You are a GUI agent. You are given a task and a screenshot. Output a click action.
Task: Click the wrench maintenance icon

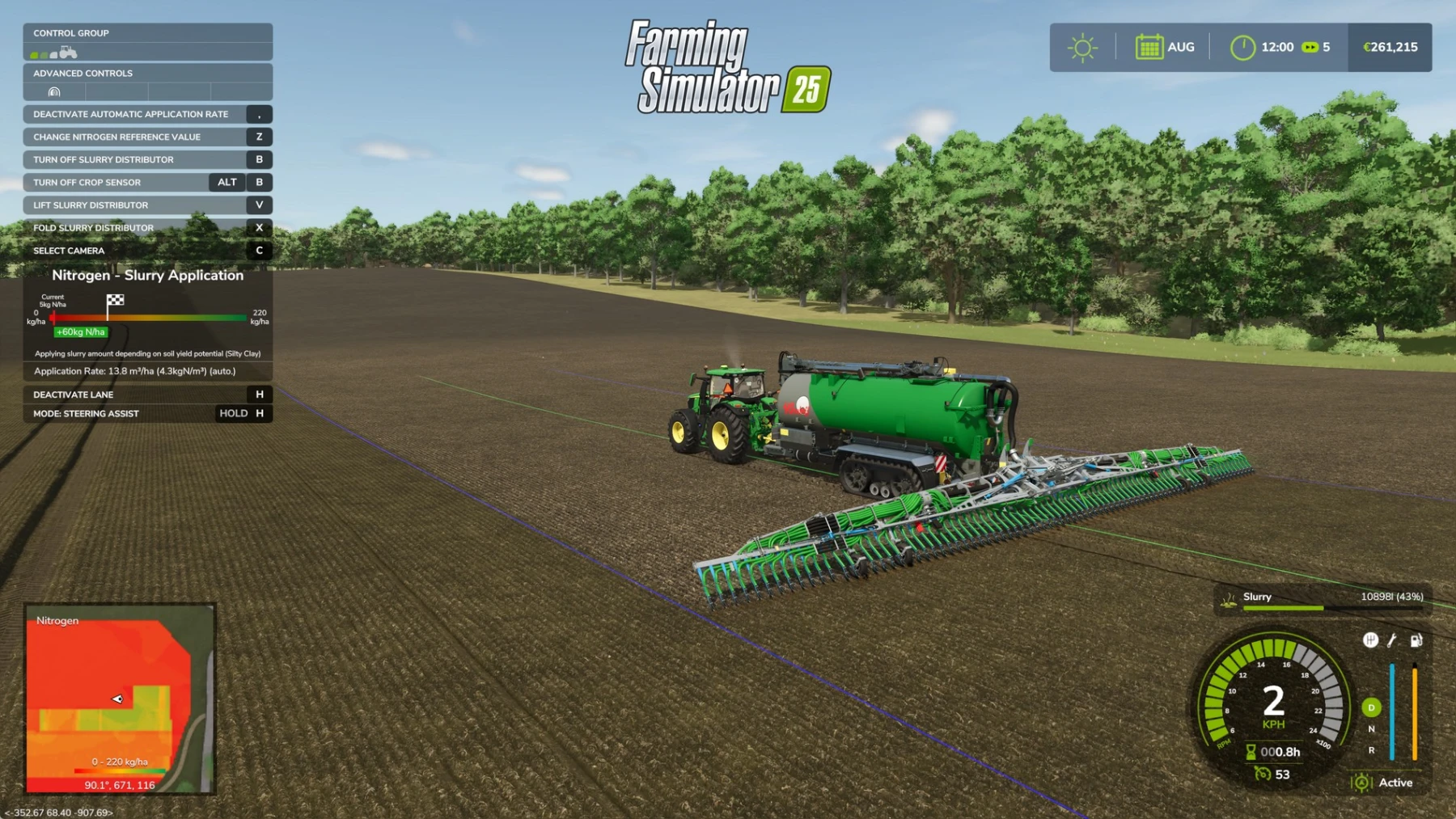pyautogui.click(x=1391, y=641)
